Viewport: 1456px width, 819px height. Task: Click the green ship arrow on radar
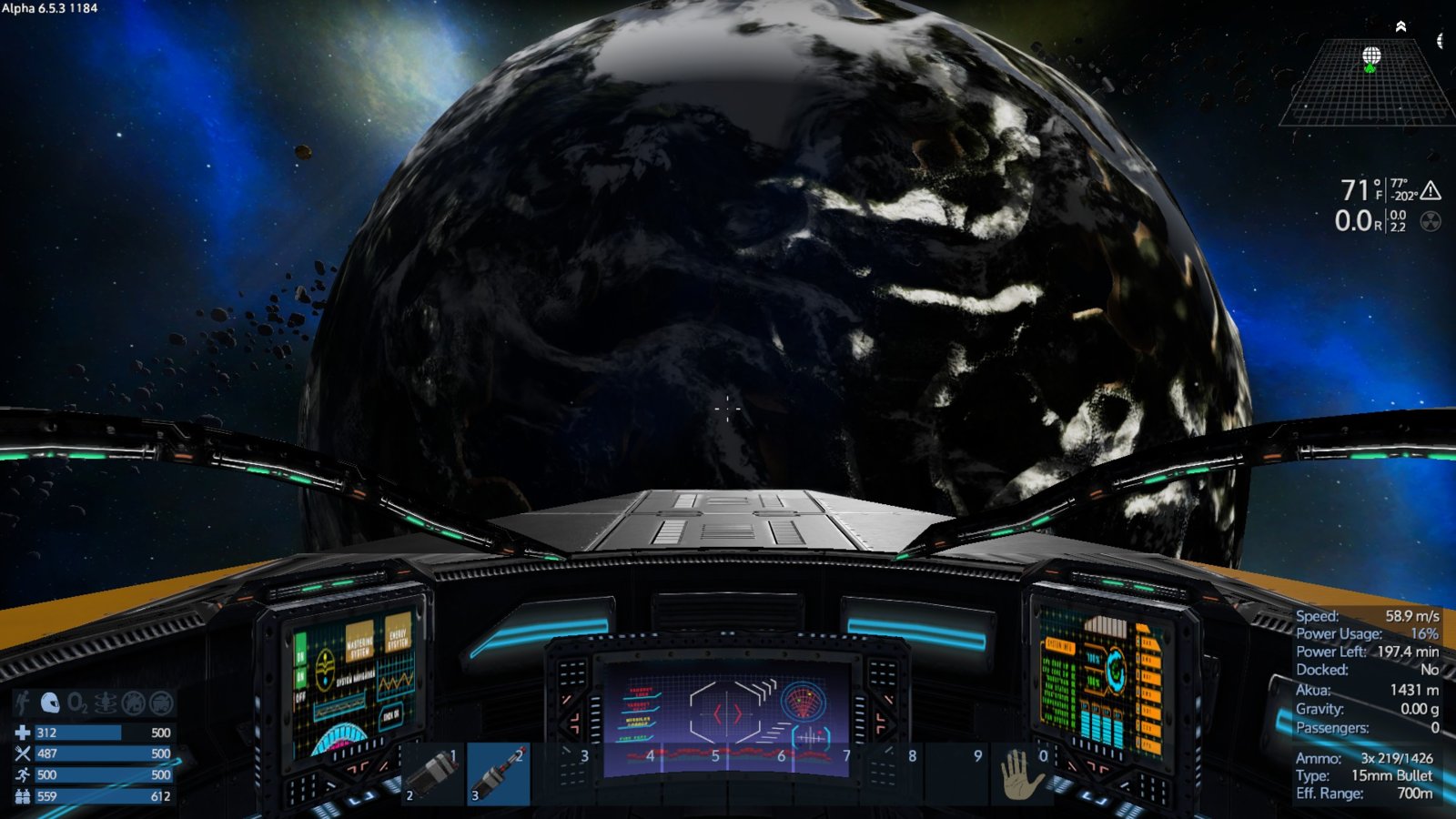pyautogui.click(x=1370, y=68)
